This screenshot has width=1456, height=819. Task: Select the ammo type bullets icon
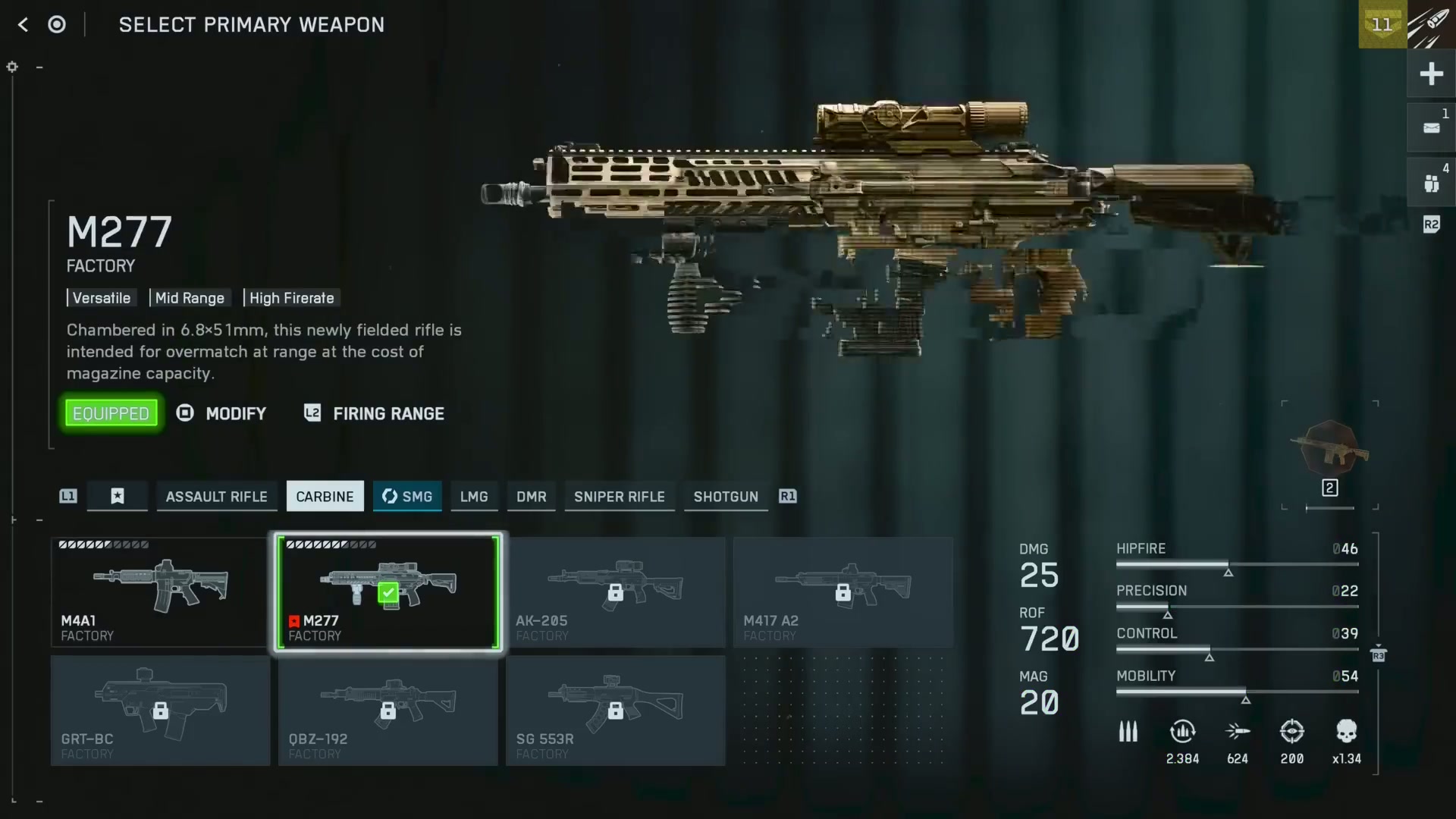click(x=1128, y=732)
